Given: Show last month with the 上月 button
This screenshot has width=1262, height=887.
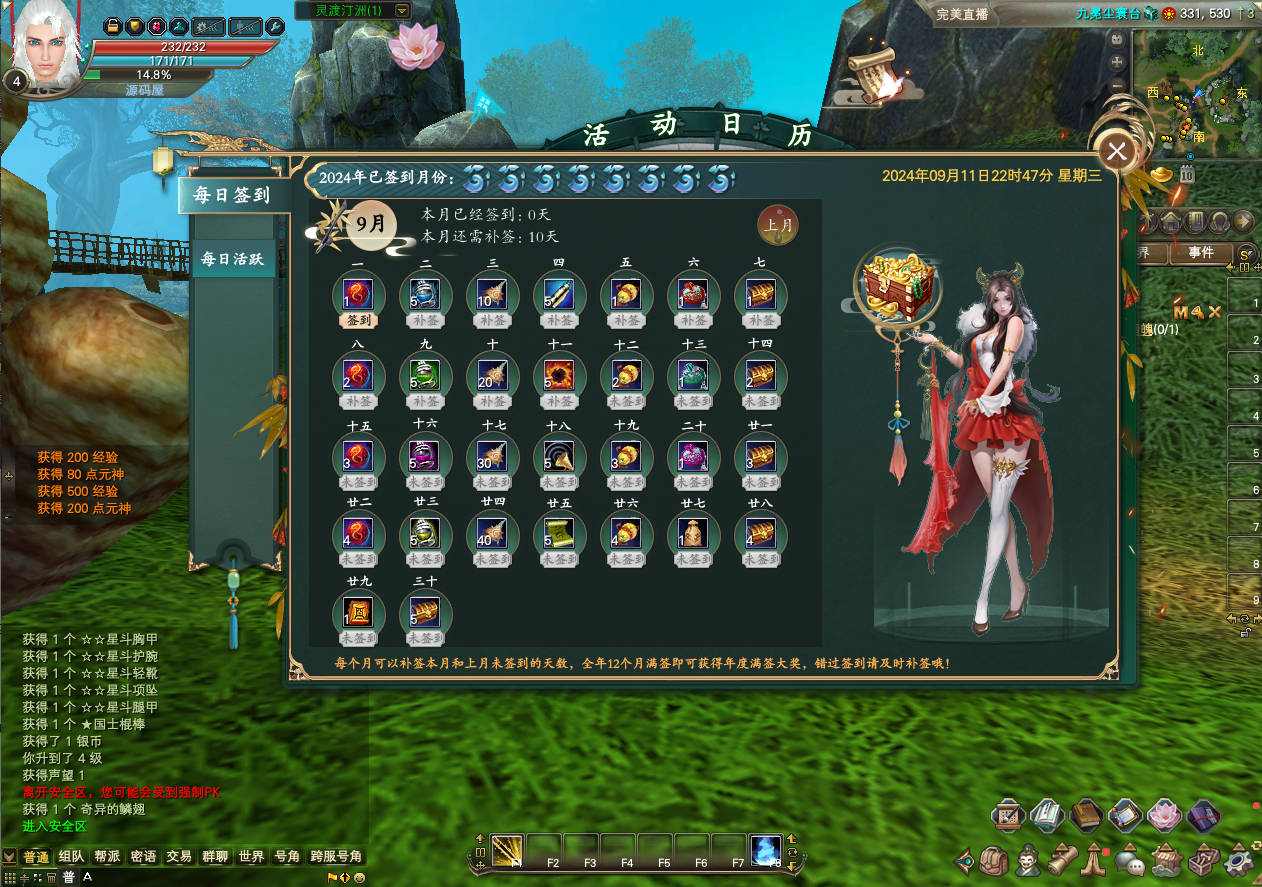Looking at the screenshot, I should click(778, 225).
